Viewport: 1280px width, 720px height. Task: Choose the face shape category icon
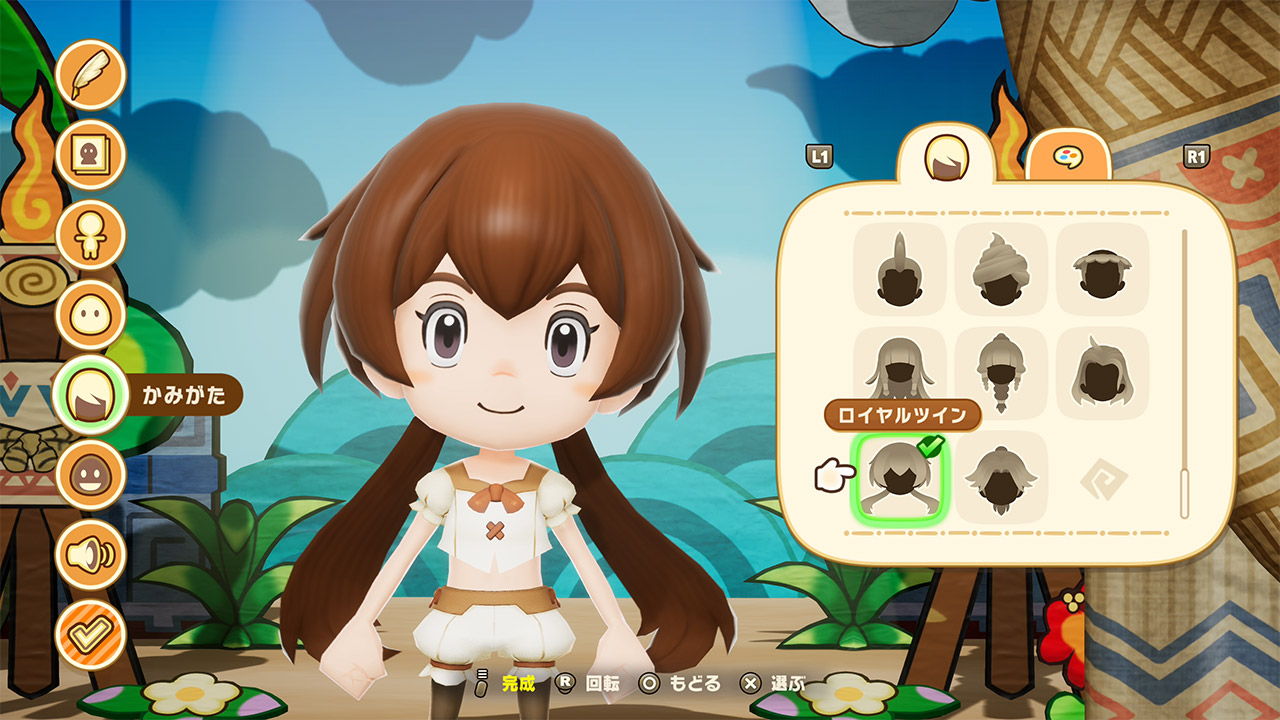tap(90, 314)
